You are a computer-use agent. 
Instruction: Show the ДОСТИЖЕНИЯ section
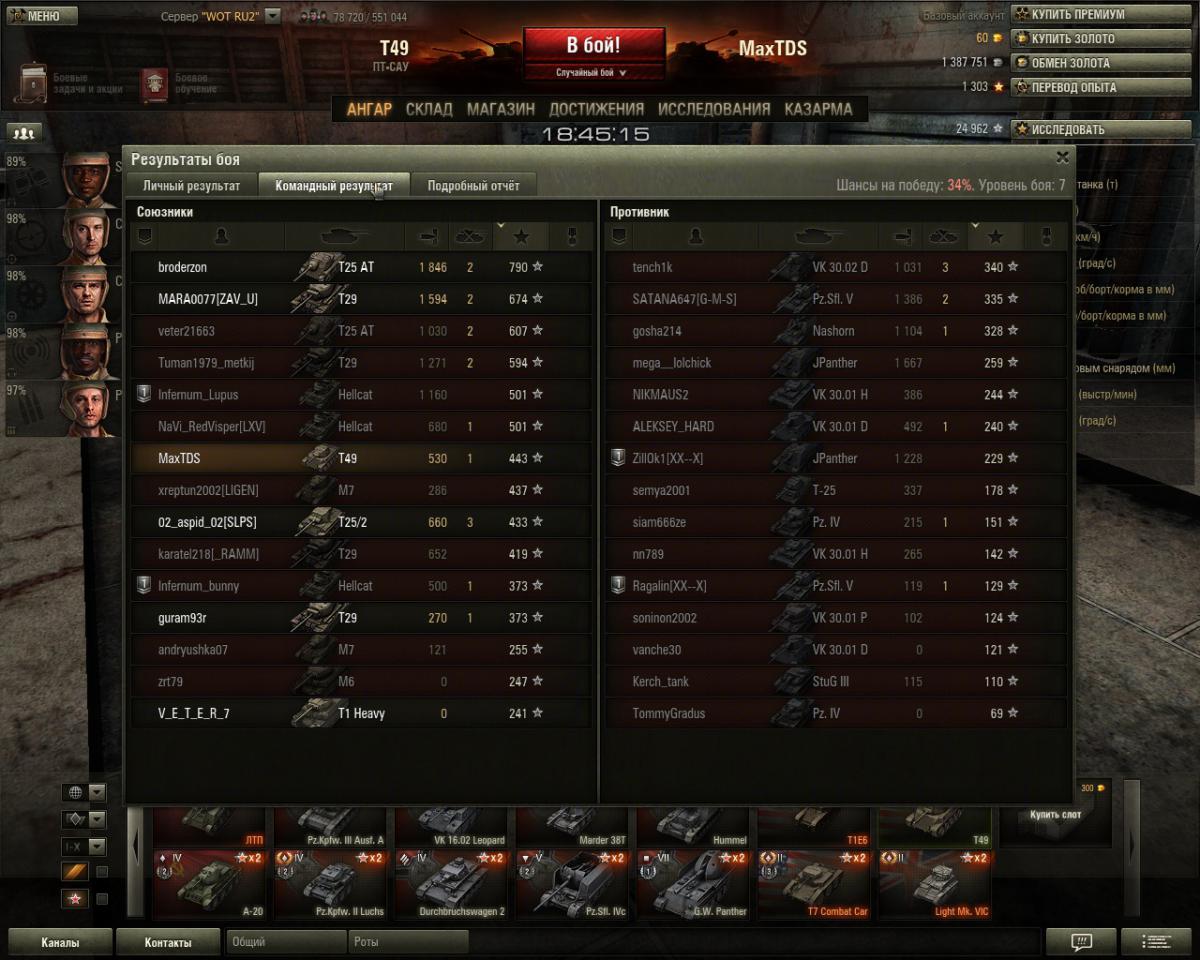coord(596,109)
